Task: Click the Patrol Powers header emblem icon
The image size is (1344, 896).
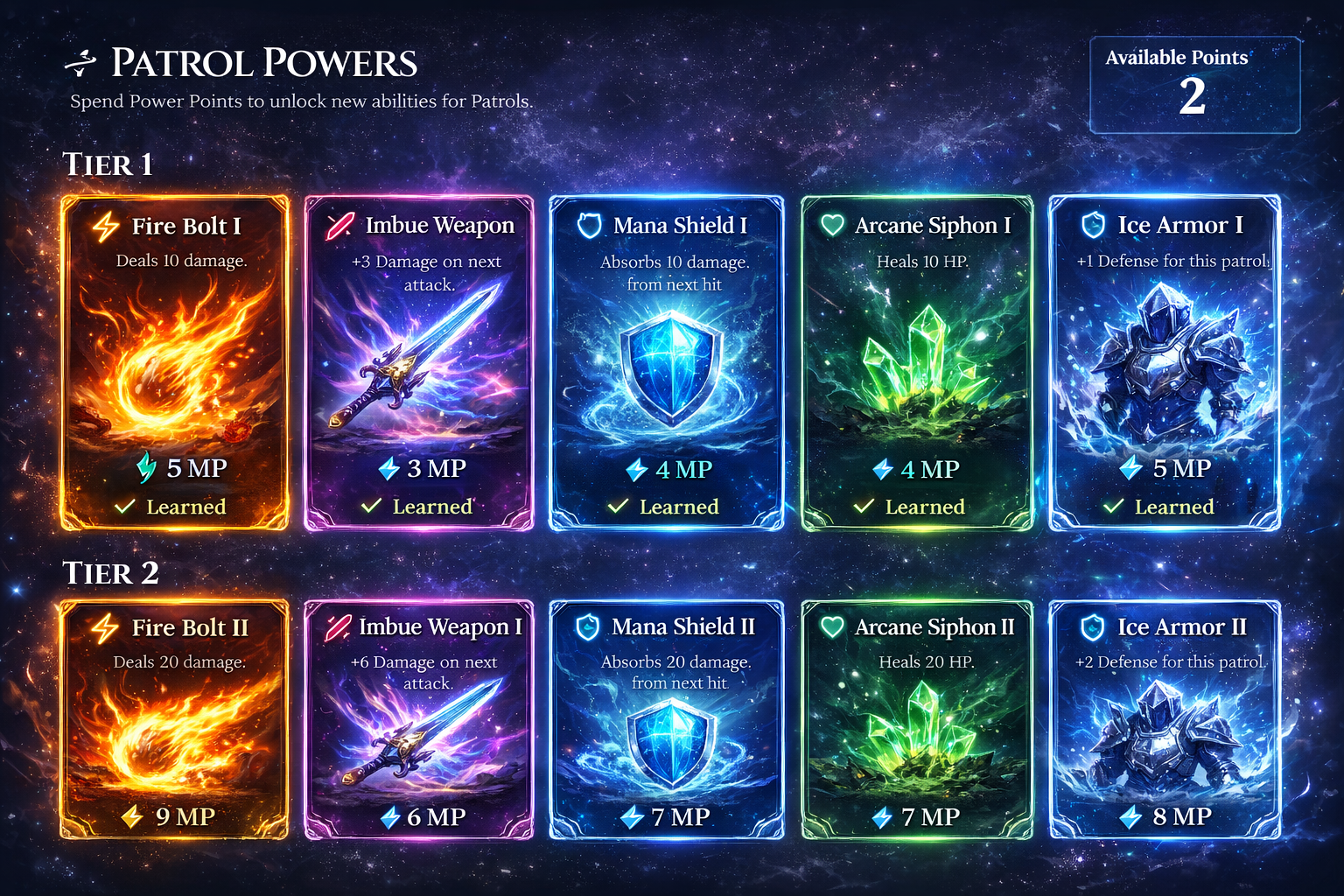Action: 80,61
